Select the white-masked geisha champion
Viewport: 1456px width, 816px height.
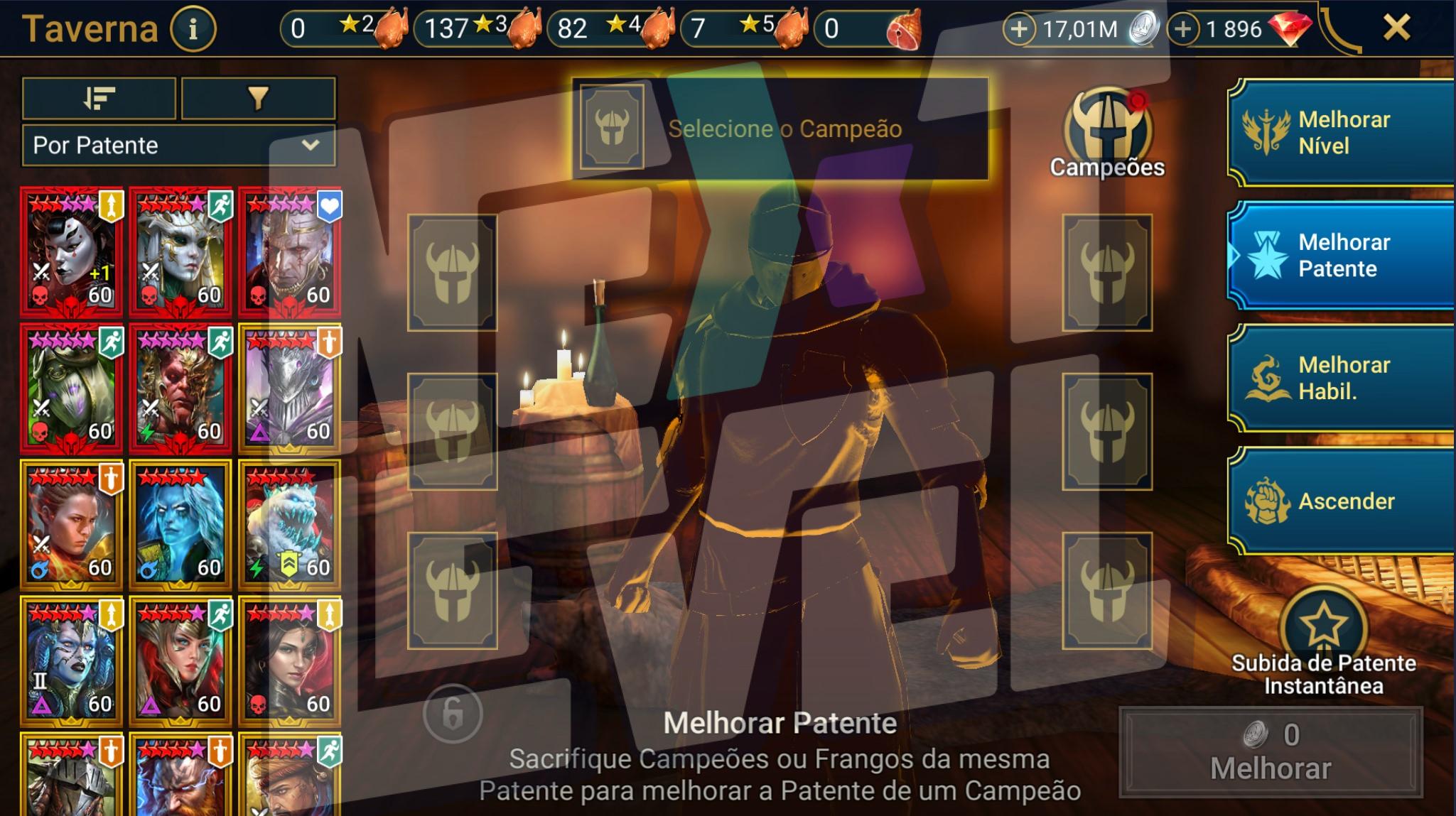71,251
